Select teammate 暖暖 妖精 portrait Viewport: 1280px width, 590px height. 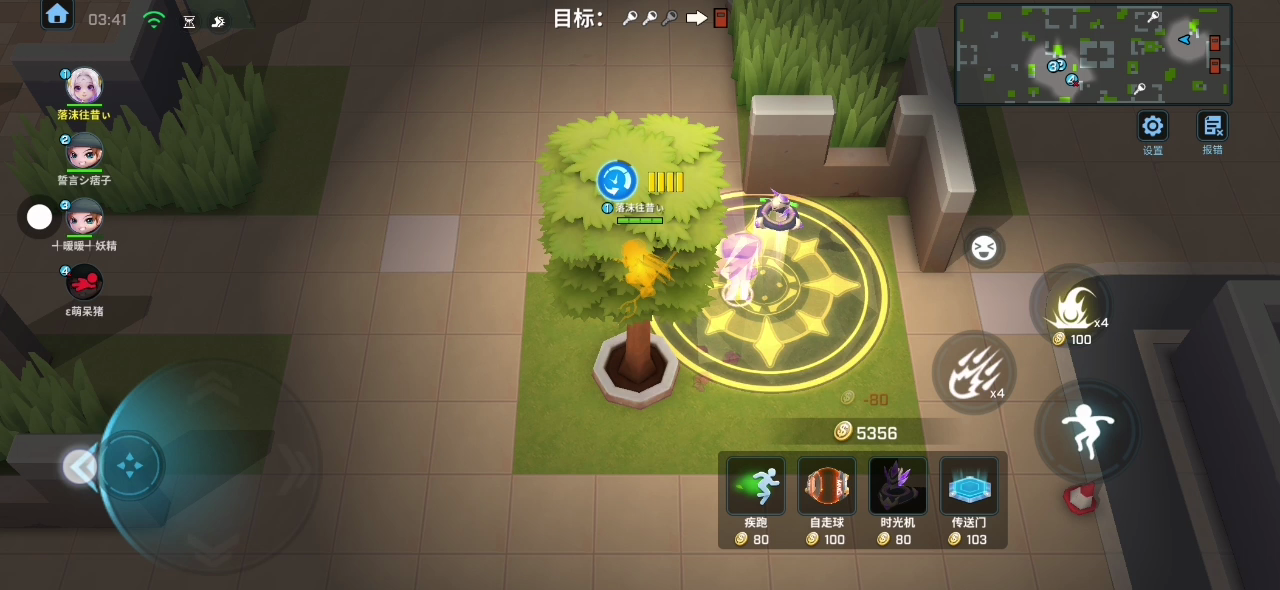pyautogui.click(x=84, y=216)
